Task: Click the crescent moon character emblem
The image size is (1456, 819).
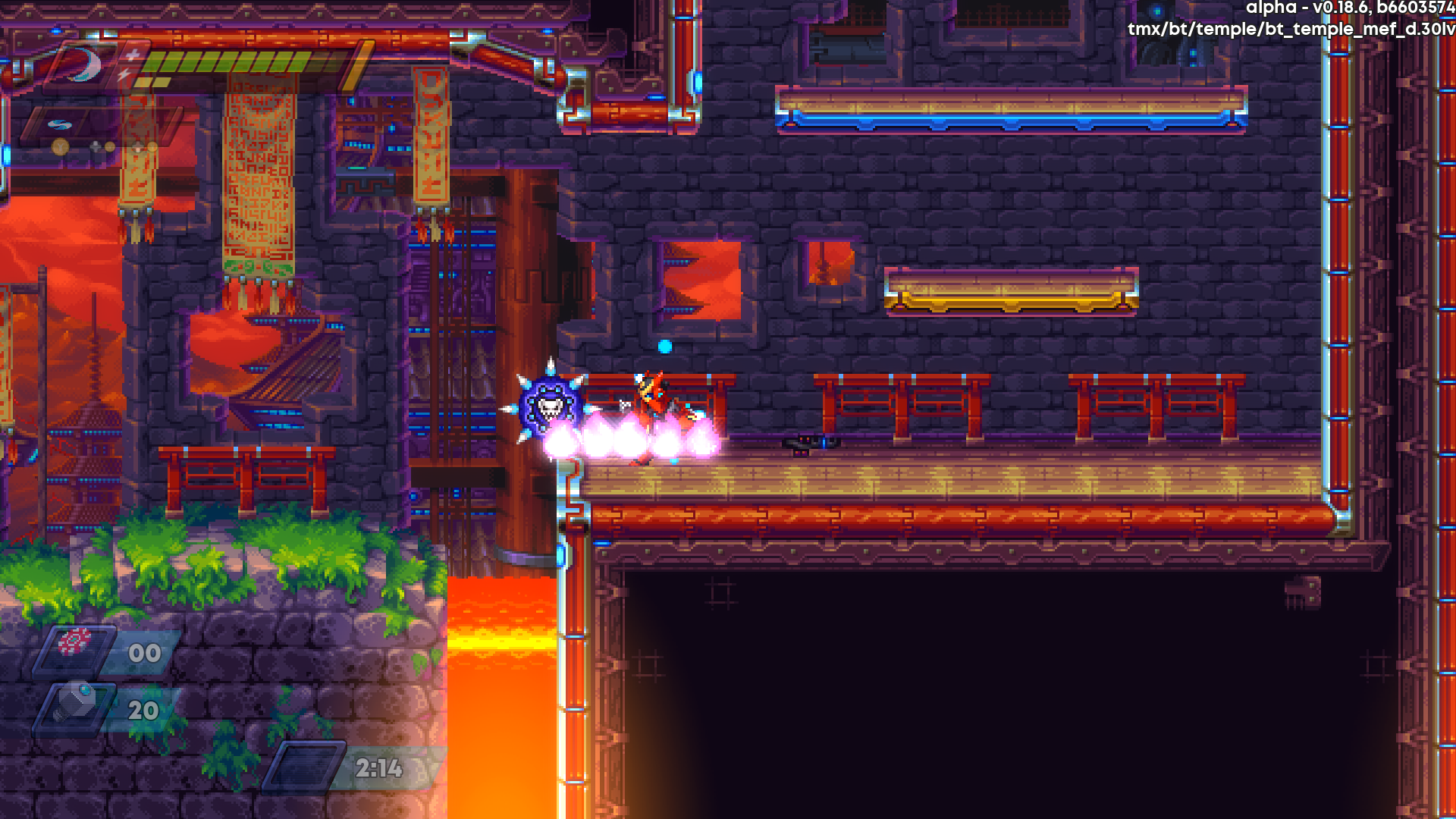Action: tap(82, 65)
